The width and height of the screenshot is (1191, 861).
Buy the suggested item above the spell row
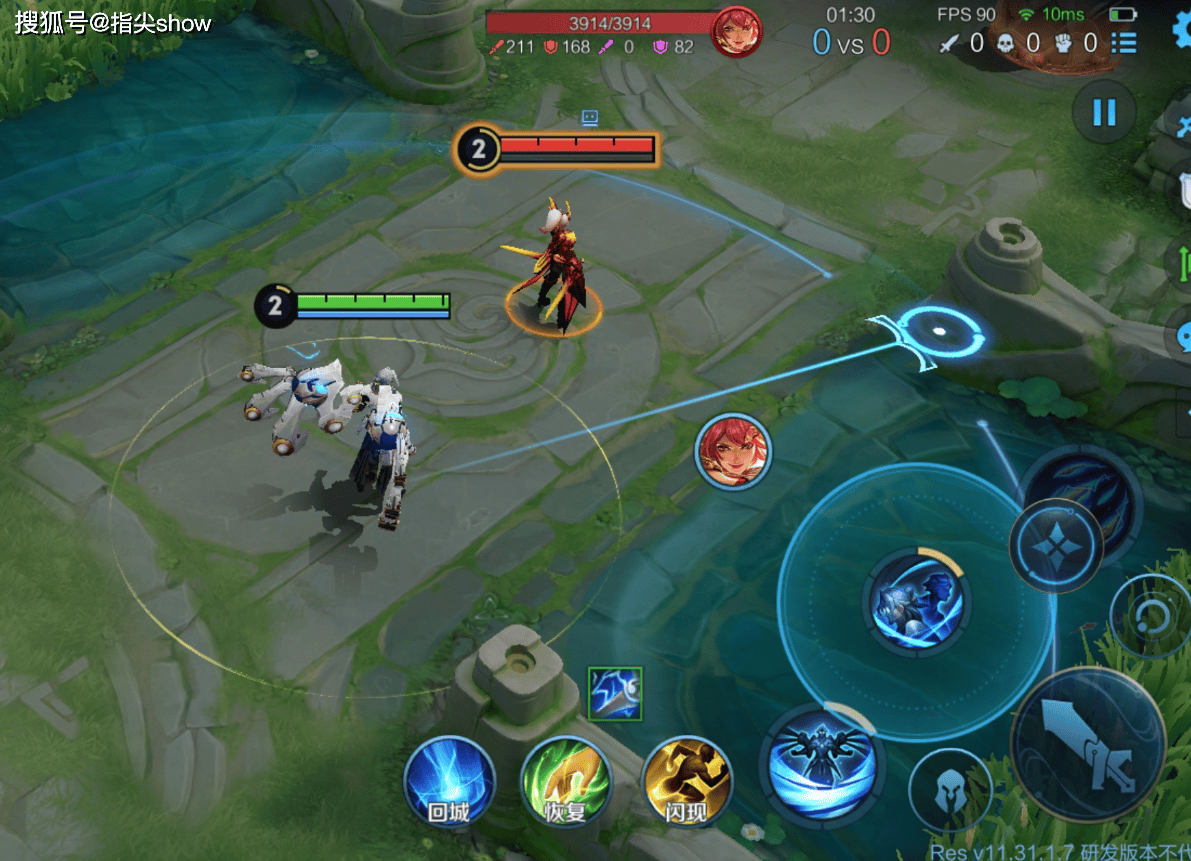click(x=615, y=692)
